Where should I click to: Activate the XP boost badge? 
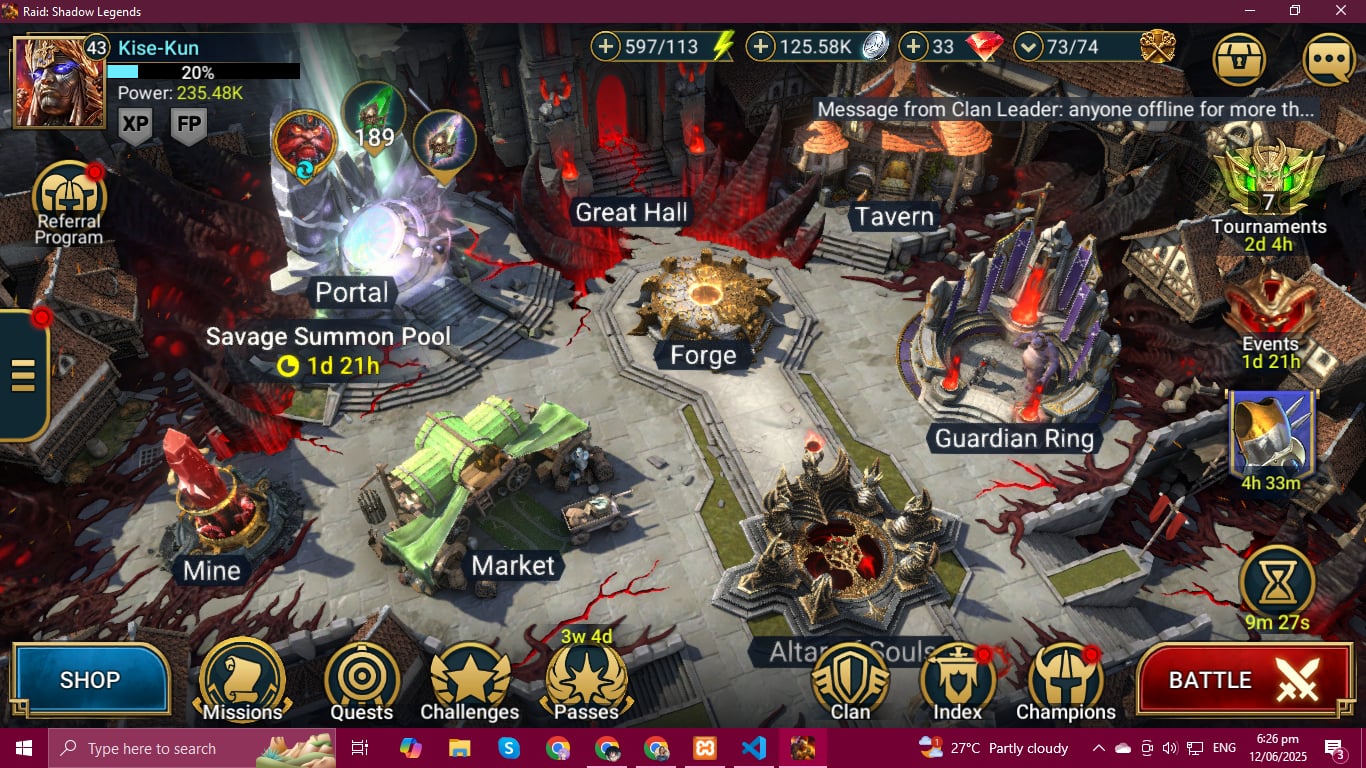pyautogui.click(x=135, y=125)
